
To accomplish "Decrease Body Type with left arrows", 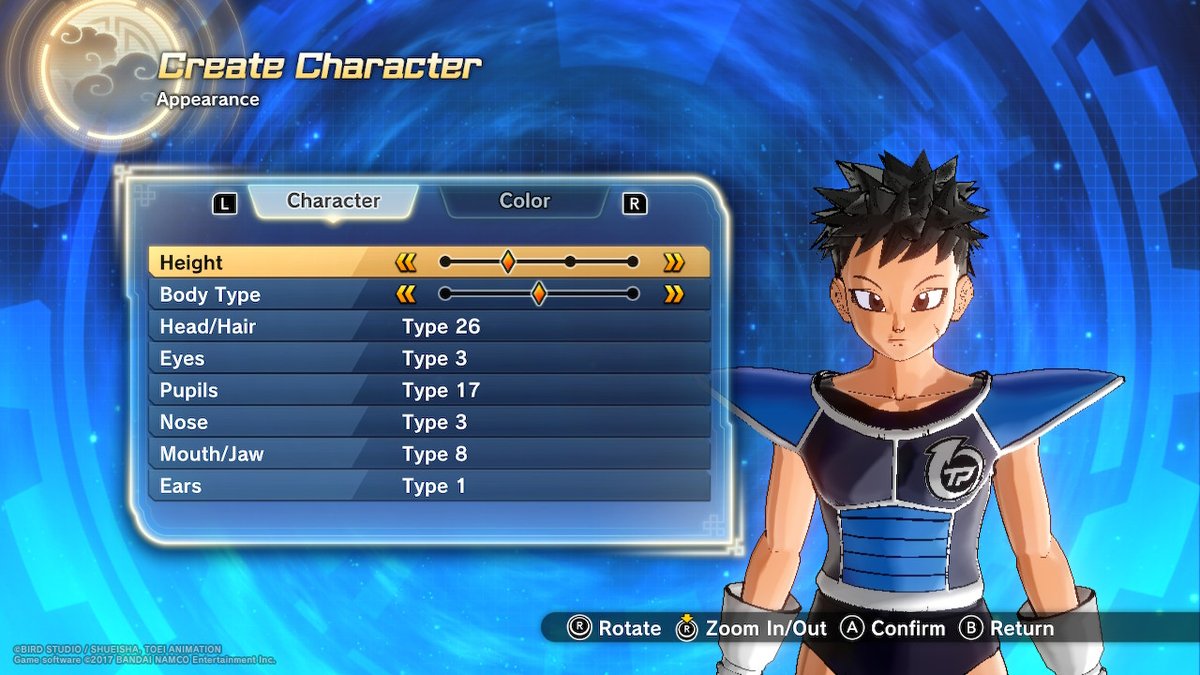I will [x=405, y=294].
